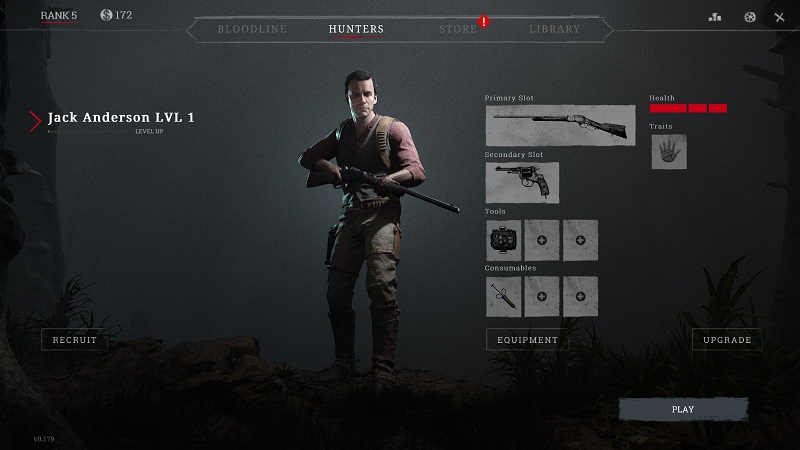
Task: Choose the secondary slot revolver
Action: (522, 182)
